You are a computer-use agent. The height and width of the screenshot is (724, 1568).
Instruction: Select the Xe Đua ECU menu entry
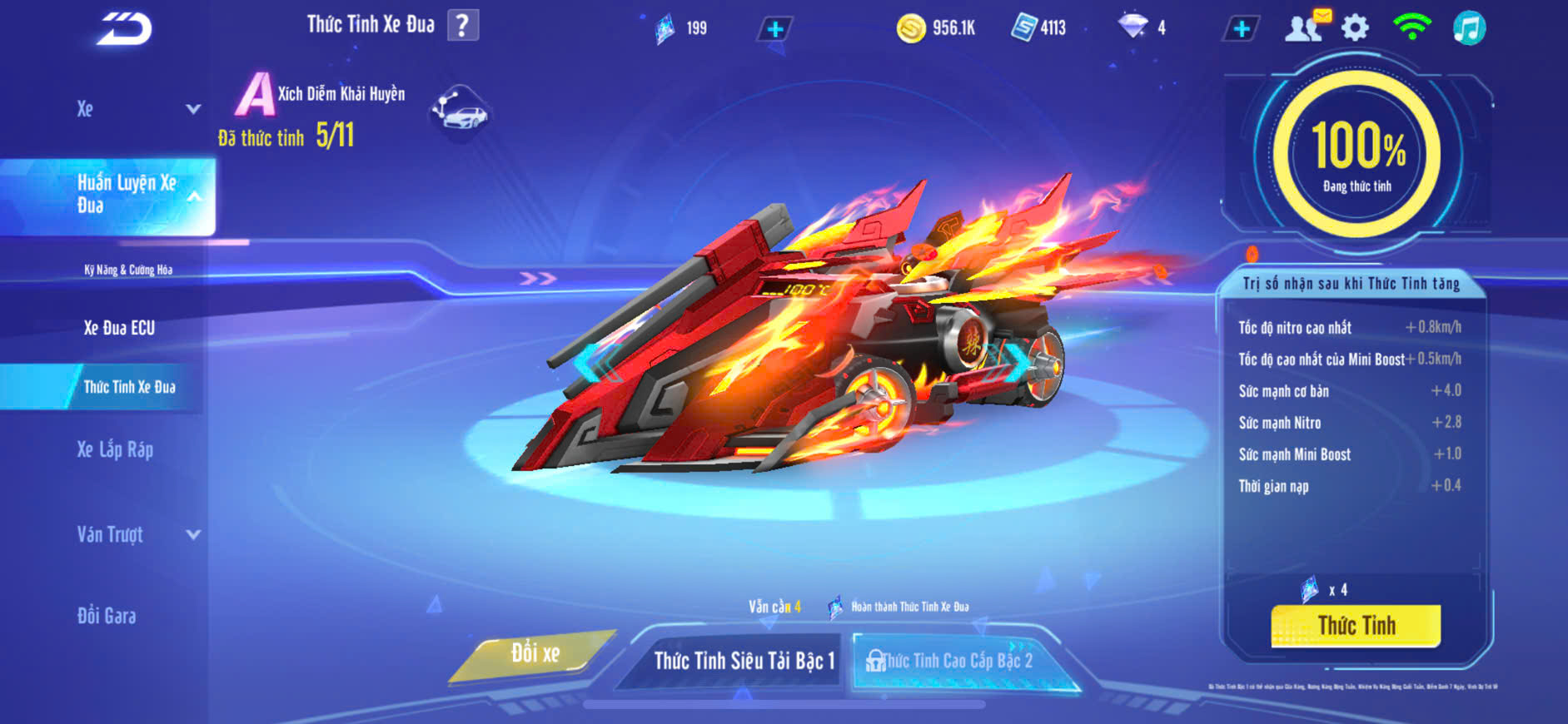[119, 328]
